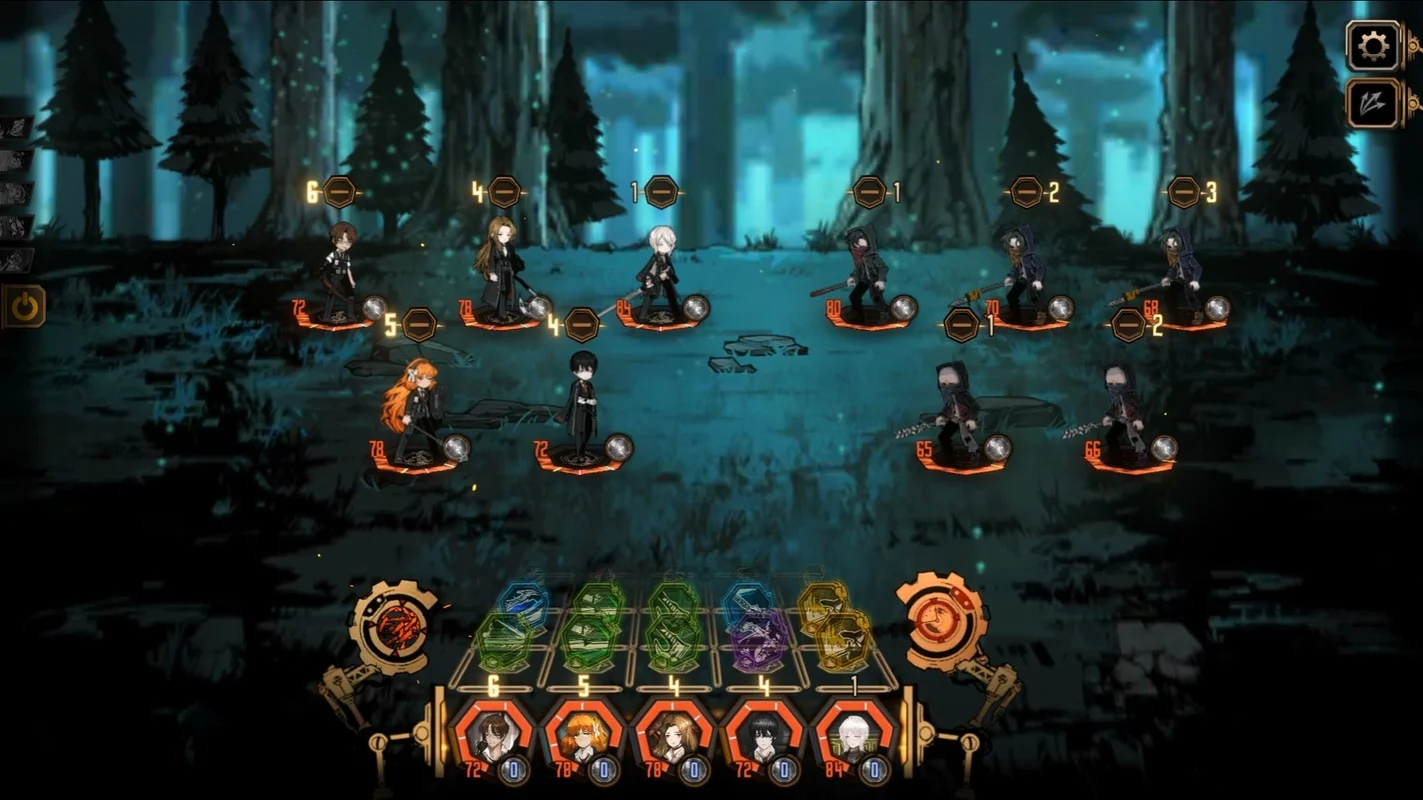The width and height of the screenshot is (1423, 800).
Task: Click the orange power symbol button
Action: (x=24, y=307)
